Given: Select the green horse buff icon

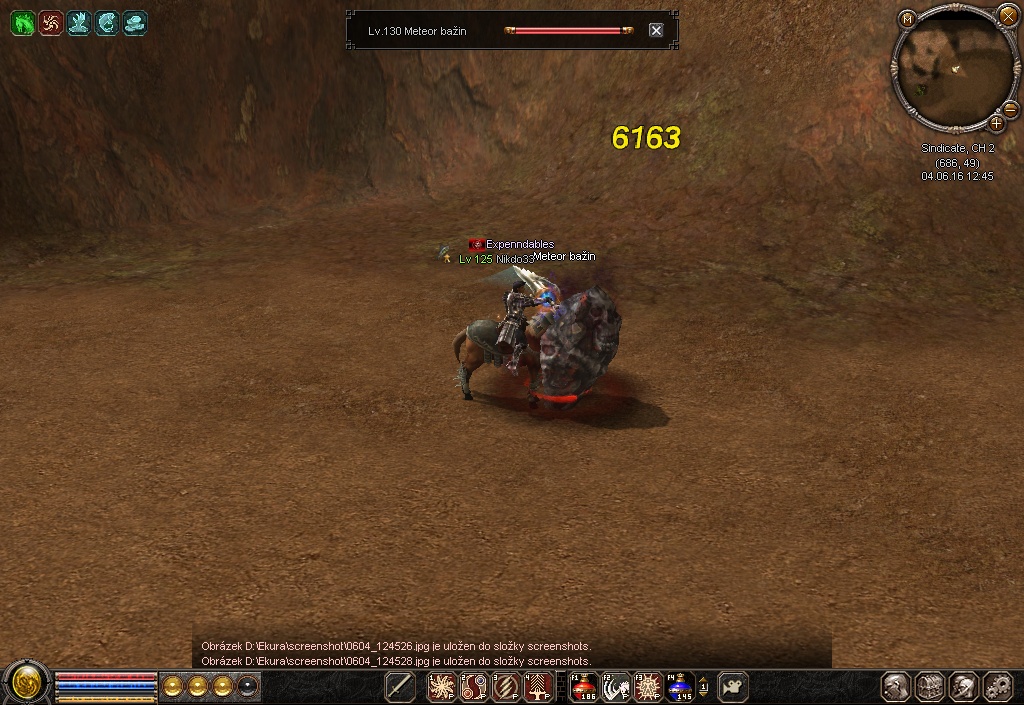Looking at the screenshot, I should click(x=23, y=23).
